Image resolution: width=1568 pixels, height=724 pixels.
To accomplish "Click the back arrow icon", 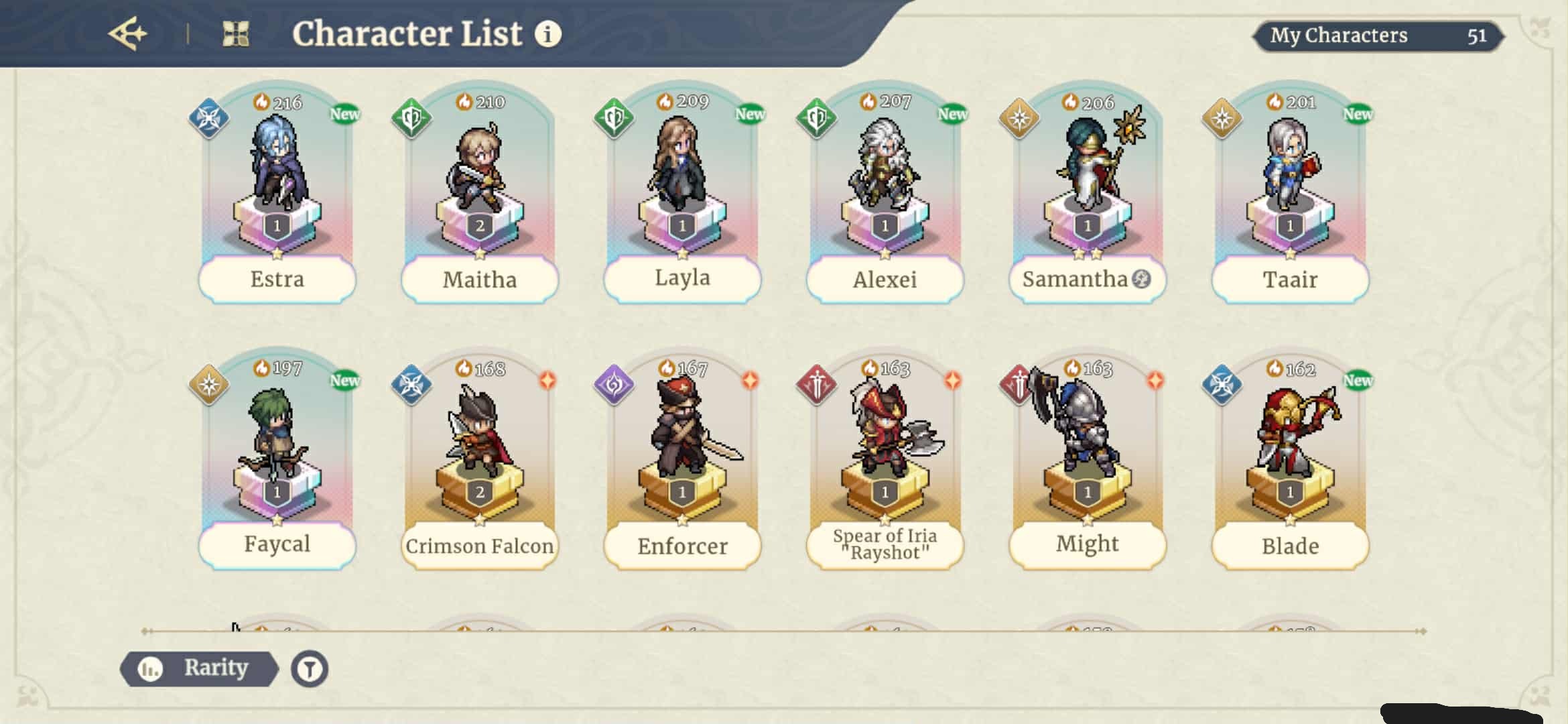I will [128, 32].
